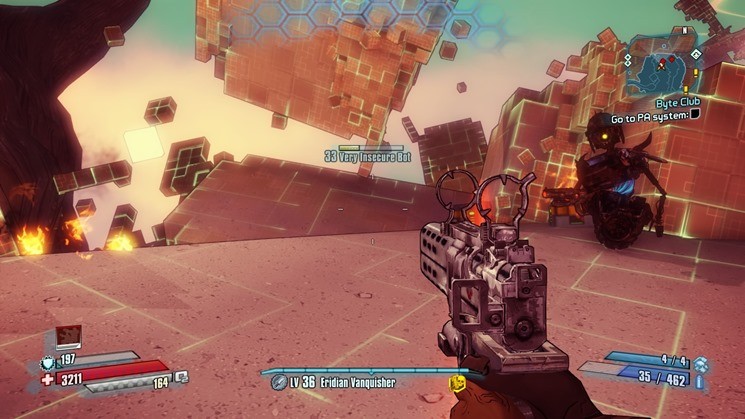The image size is (745, 419).
Task: Click the grenade icon beside grenade count
Action: click(x=700, y=364)
